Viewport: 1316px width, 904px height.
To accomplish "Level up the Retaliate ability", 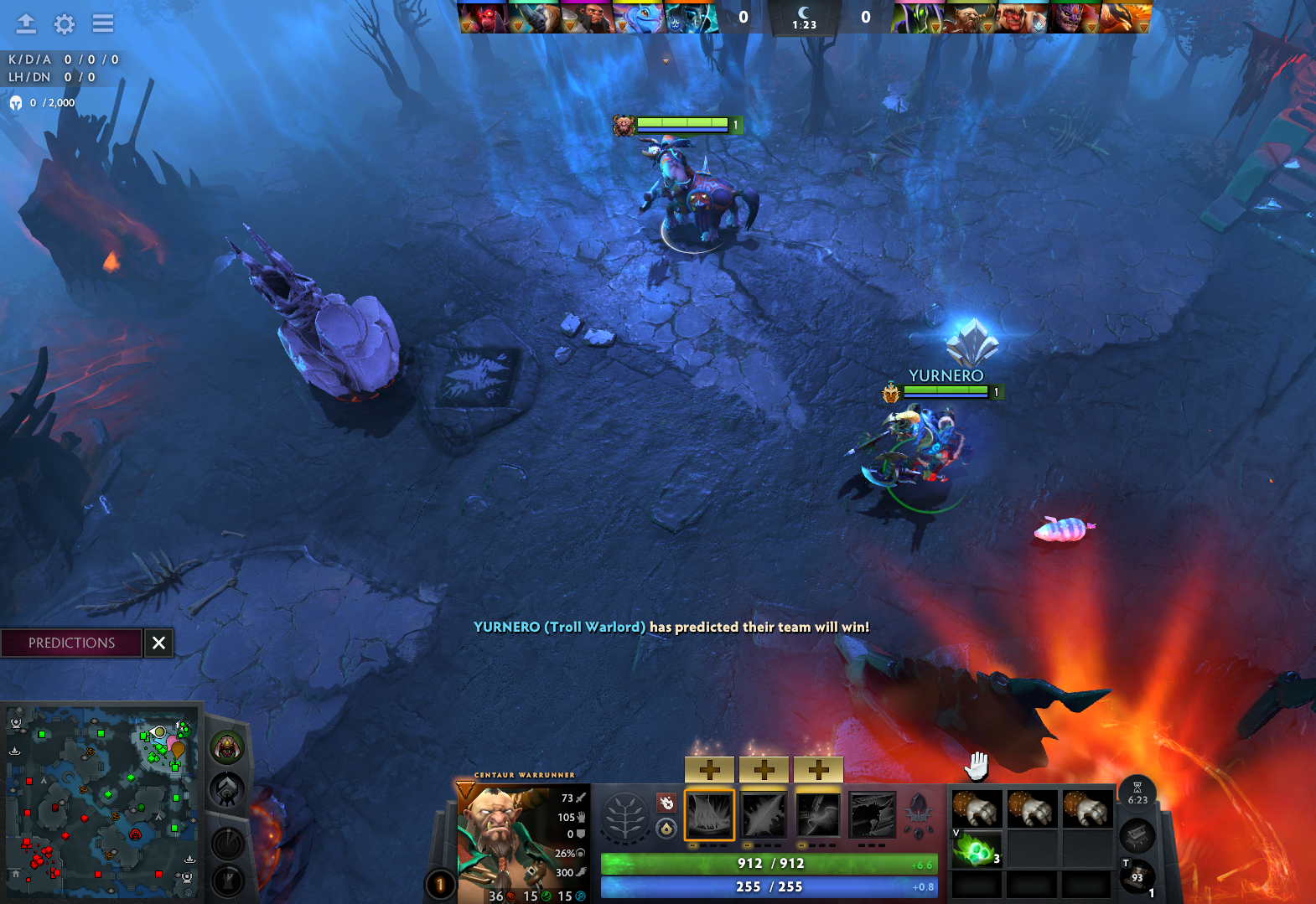I will tap(818, 768).
